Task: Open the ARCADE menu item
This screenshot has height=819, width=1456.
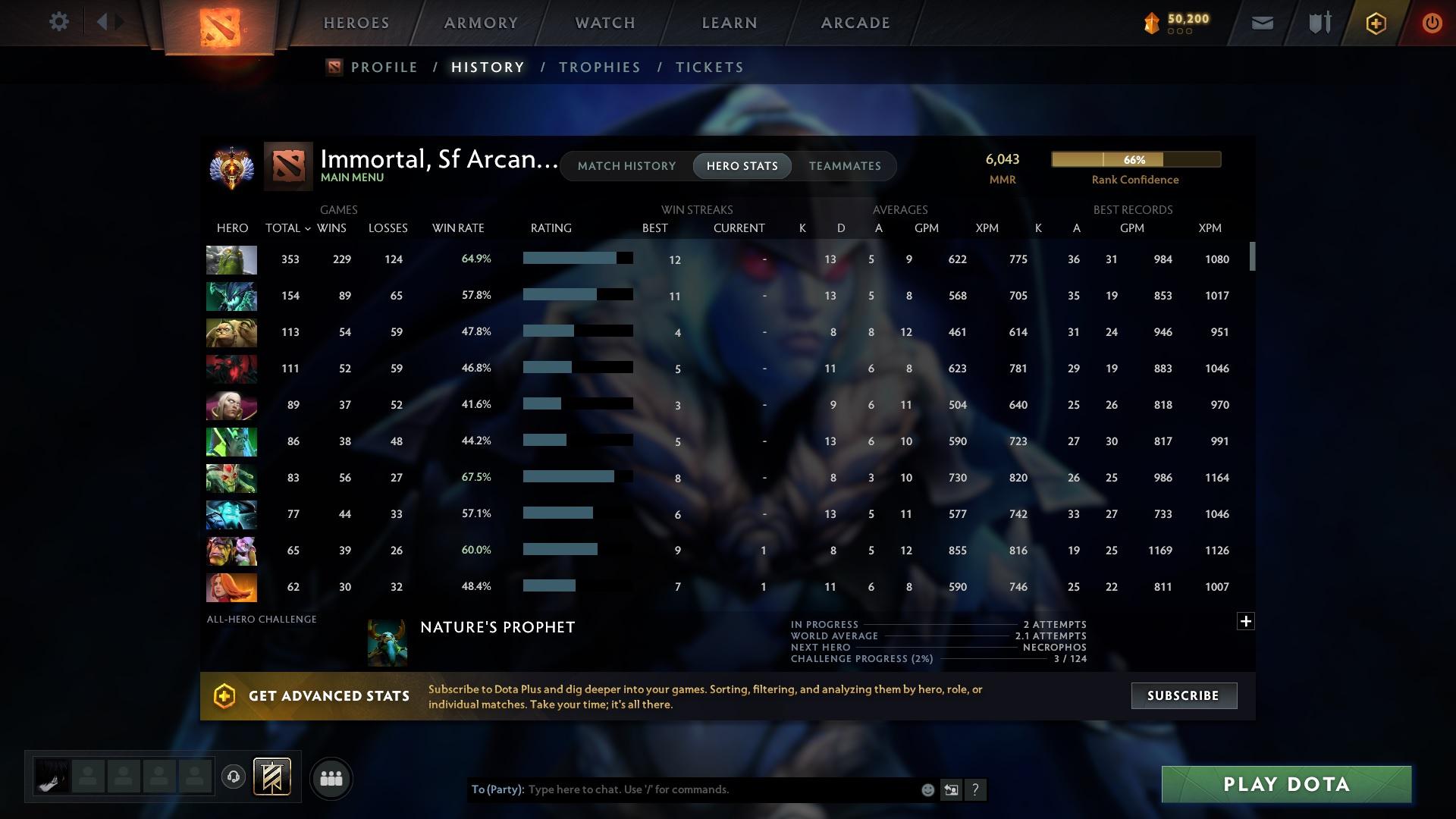Action: click(855, 23)
